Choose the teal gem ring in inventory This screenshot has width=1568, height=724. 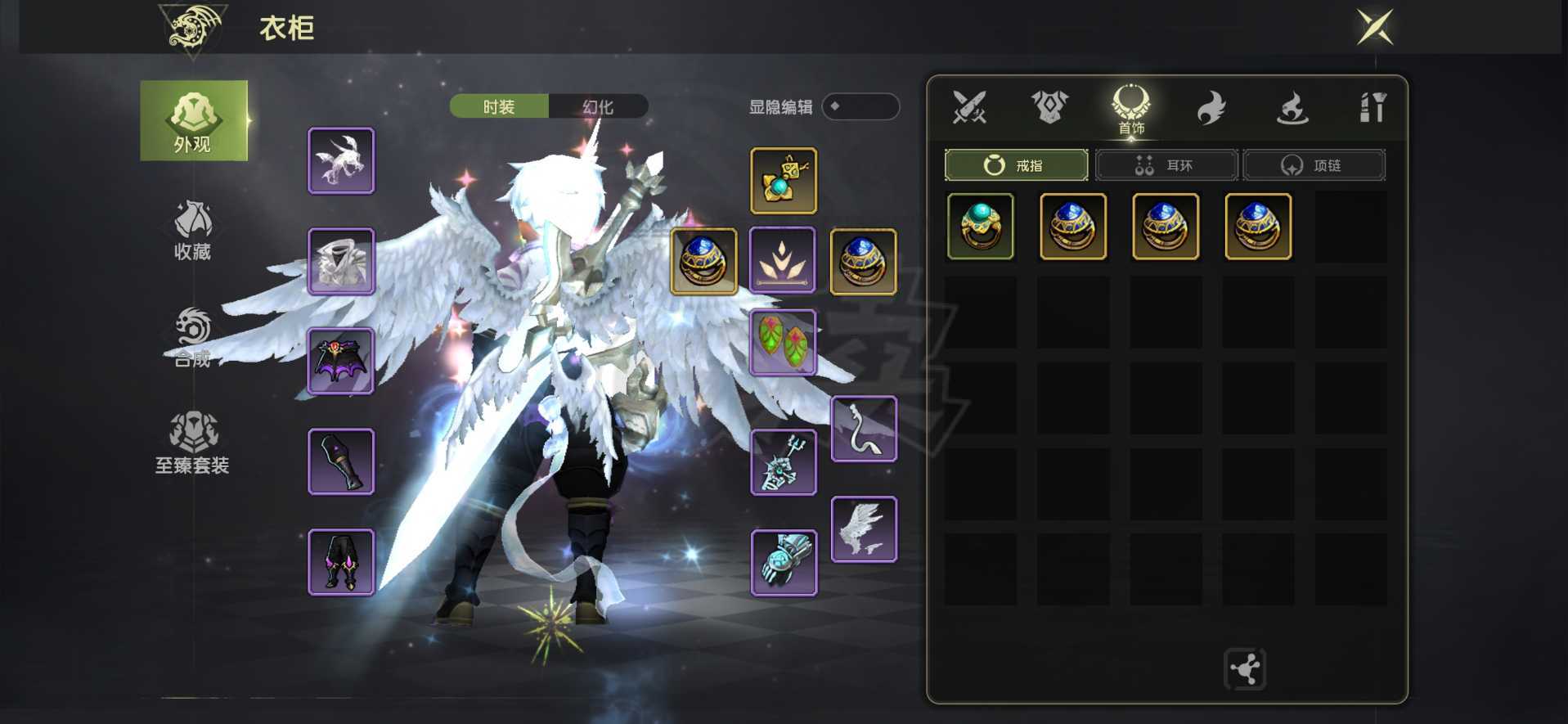(x=980, y=227)
